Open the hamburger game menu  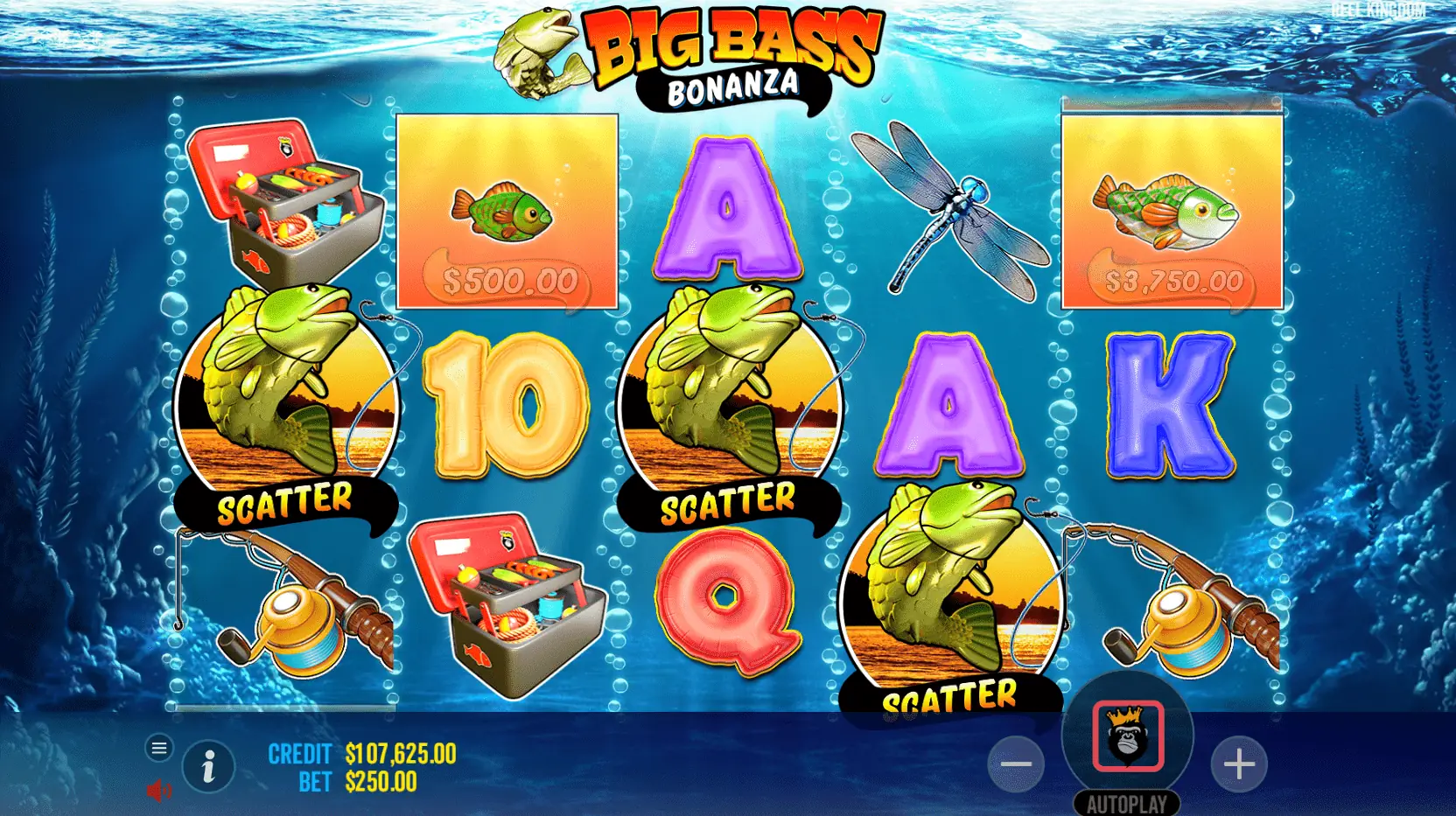pyautogui.click(x=160, y=748)
